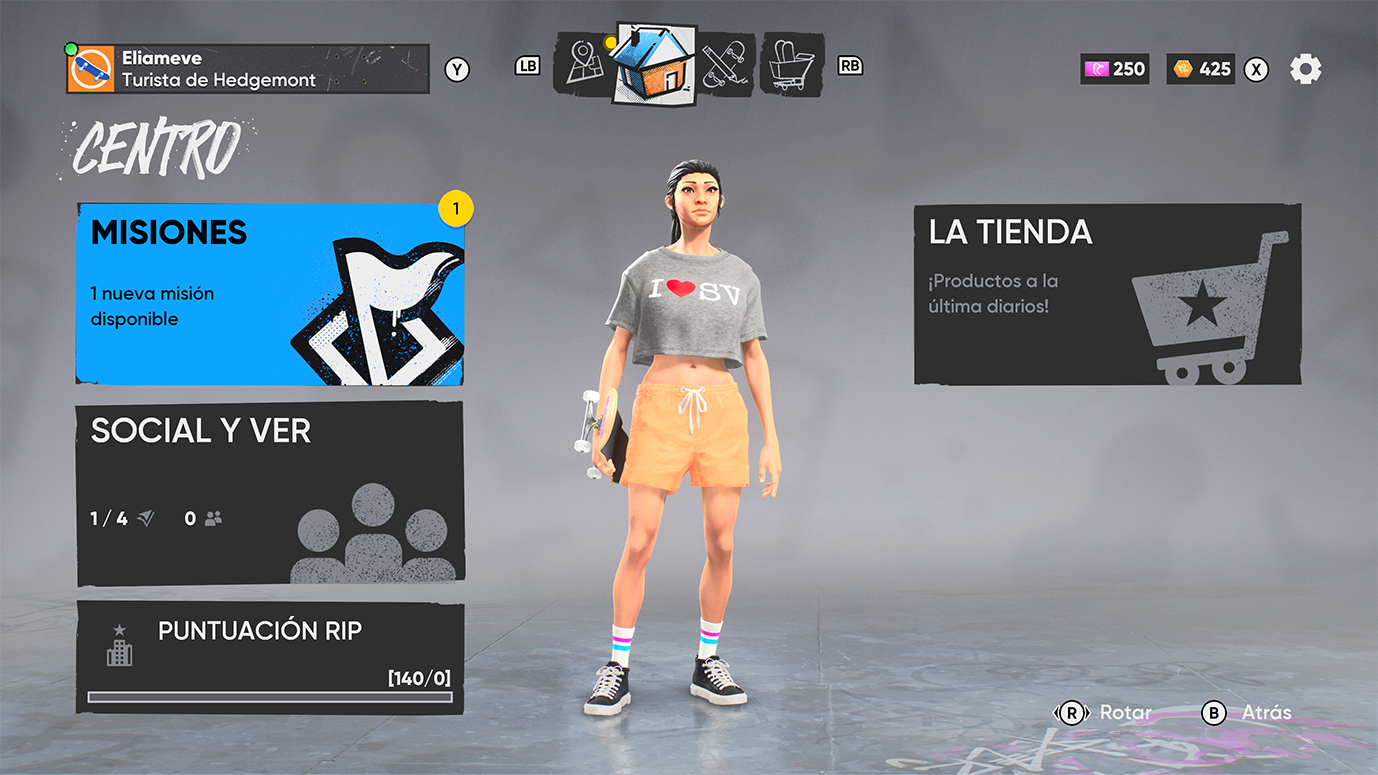Open the Puntuación RIP panel

point(270,657)
